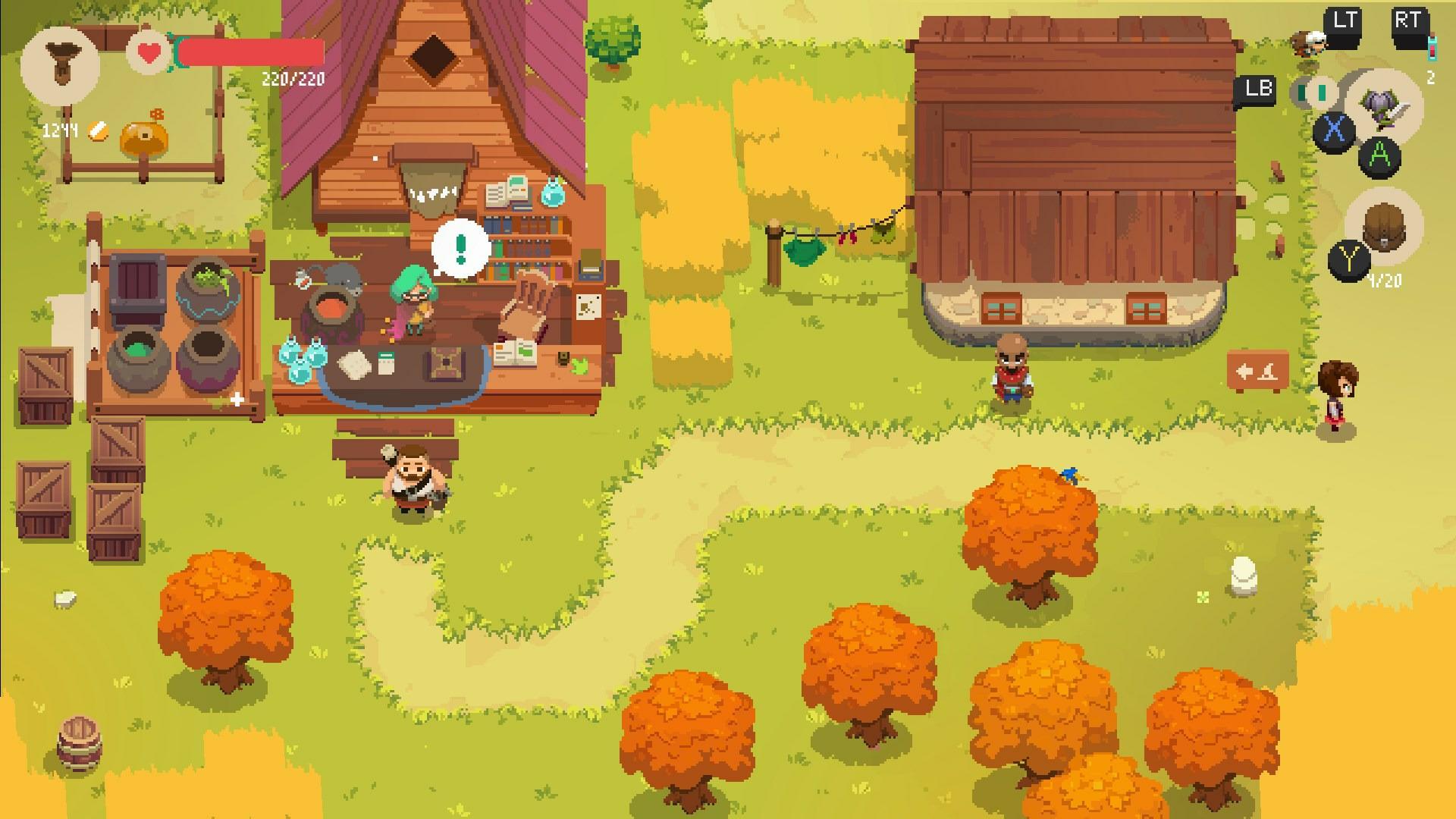Image resolution: width=1456 pixels, height=819 pixels.
Task: Click the potion quantity number 2
Action: [1431, 76]
